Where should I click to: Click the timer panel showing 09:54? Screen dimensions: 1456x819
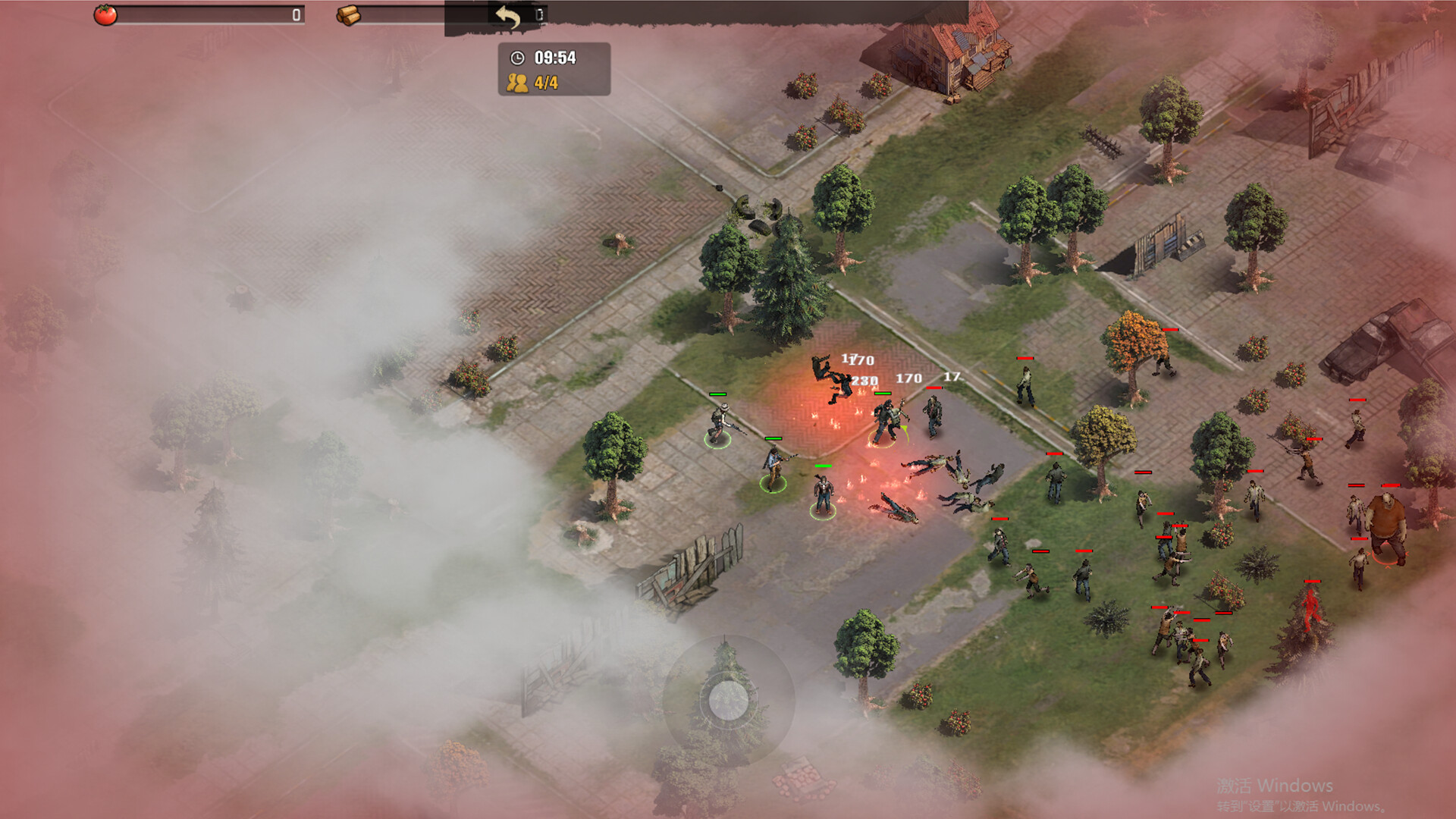point(554,57)
